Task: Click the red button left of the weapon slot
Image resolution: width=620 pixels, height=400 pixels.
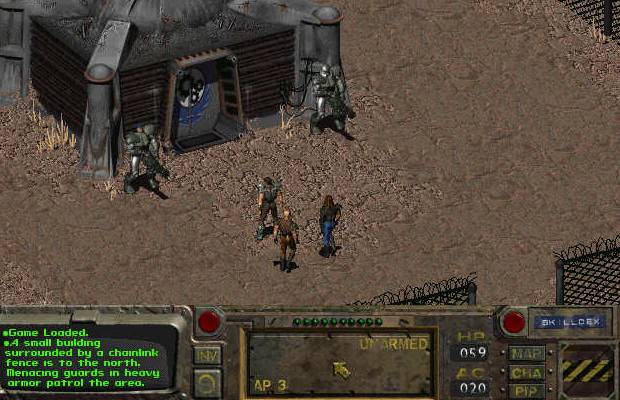Action: point(210,322)
